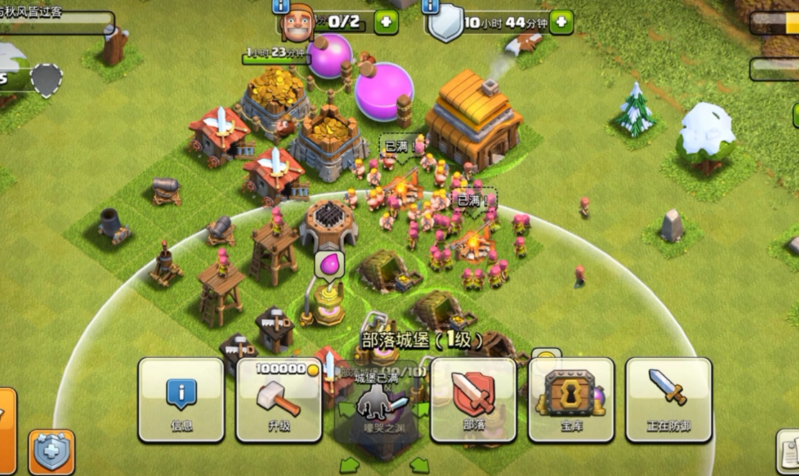Open the Clan (部落) shield button
The image size is (799, 476).
473,400
